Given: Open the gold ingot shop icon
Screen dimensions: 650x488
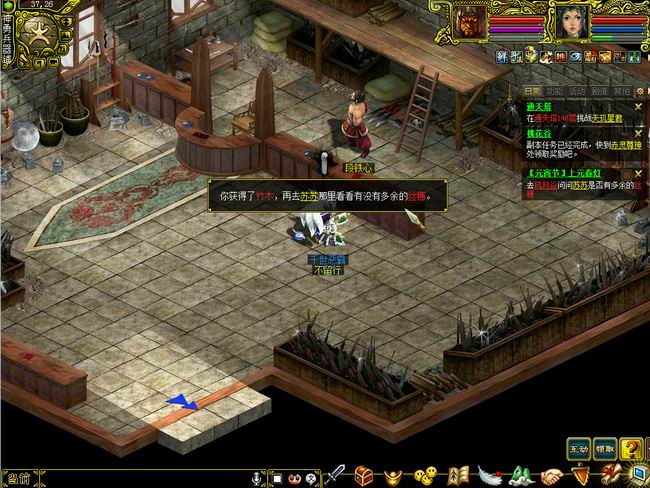Looking at the screenshot, I should [x=395, y=475].
